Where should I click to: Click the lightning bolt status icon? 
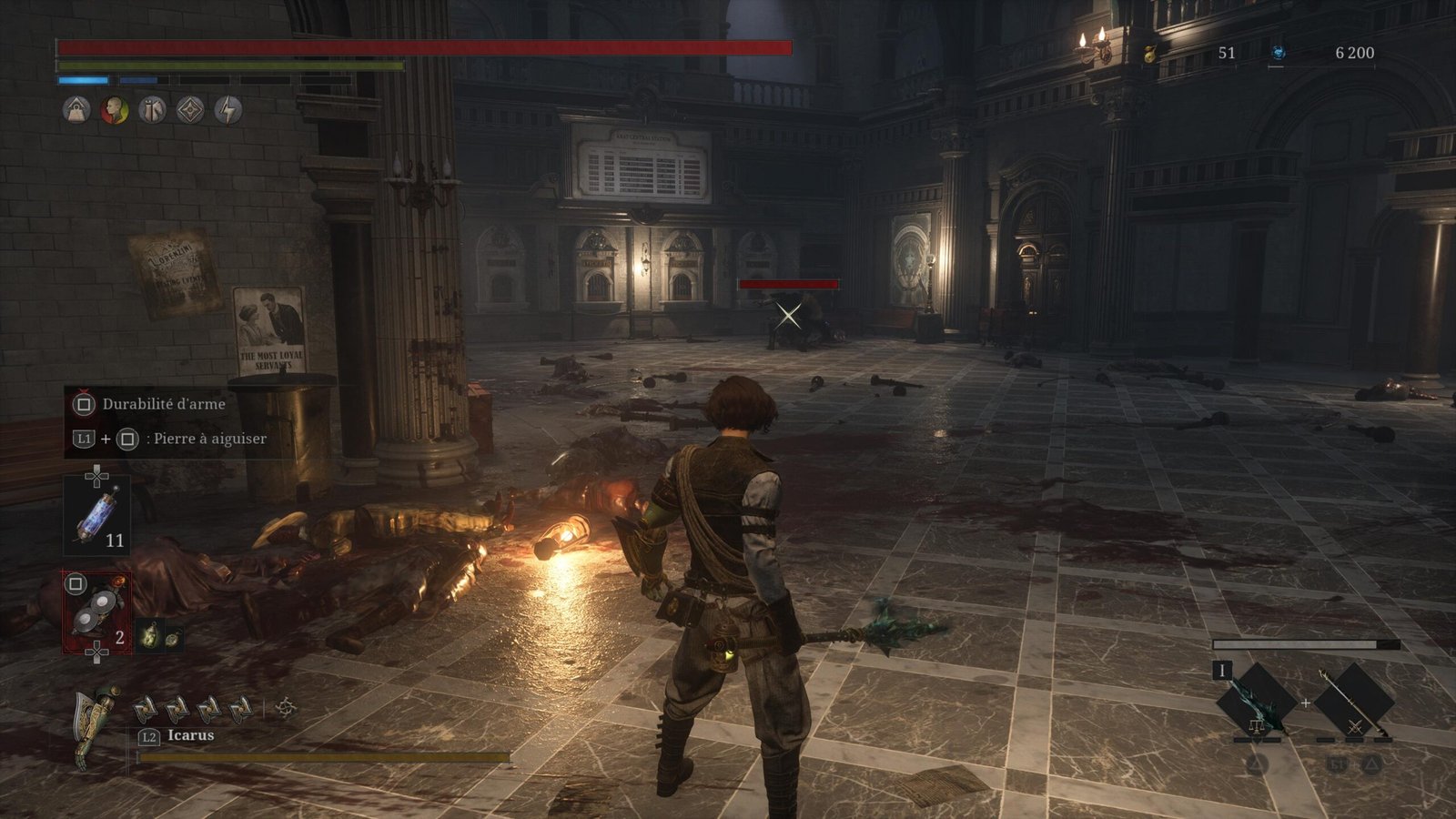point(228,110)
